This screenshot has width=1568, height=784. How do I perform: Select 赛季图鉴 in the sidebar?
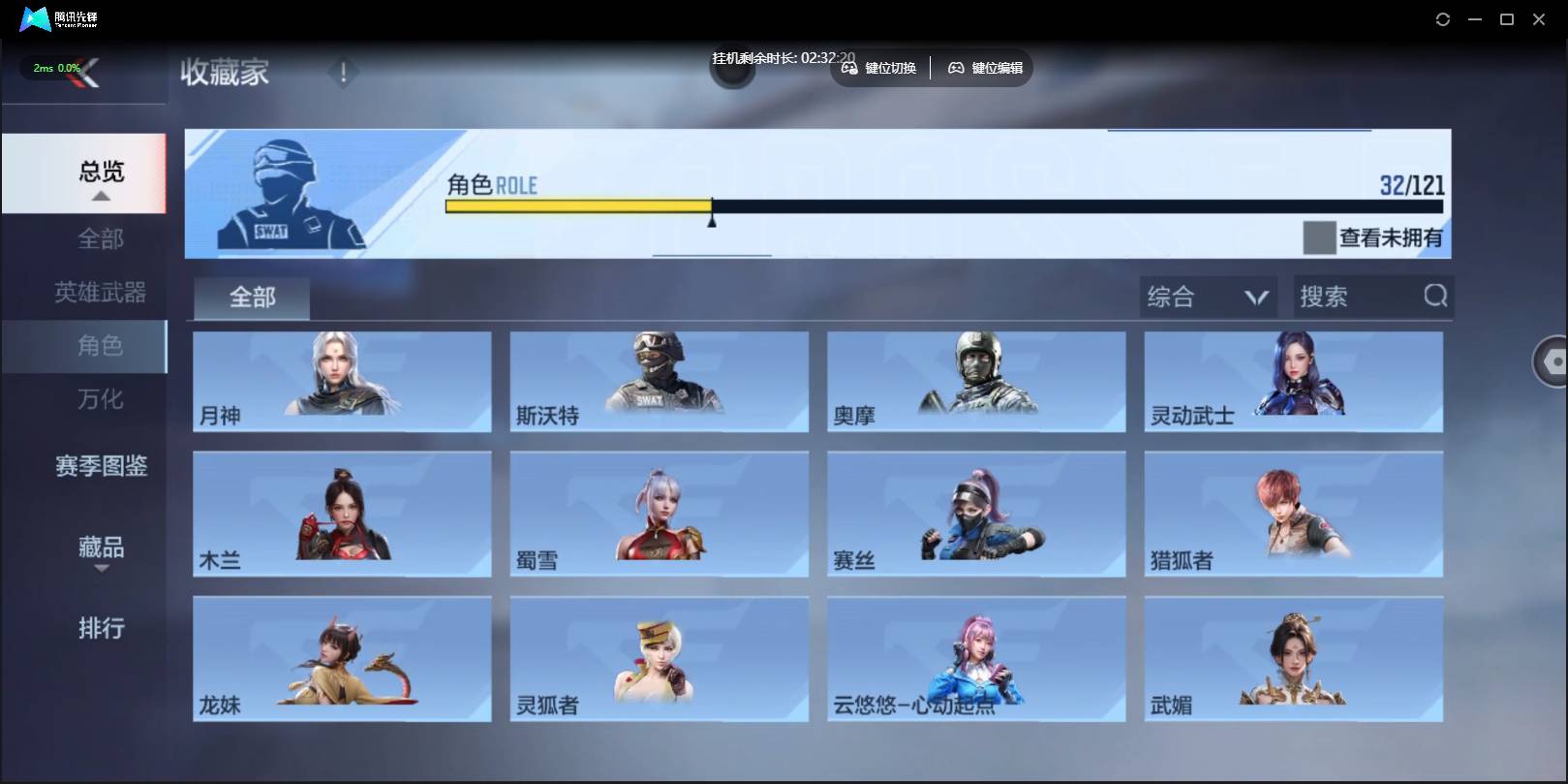point(99,467)
